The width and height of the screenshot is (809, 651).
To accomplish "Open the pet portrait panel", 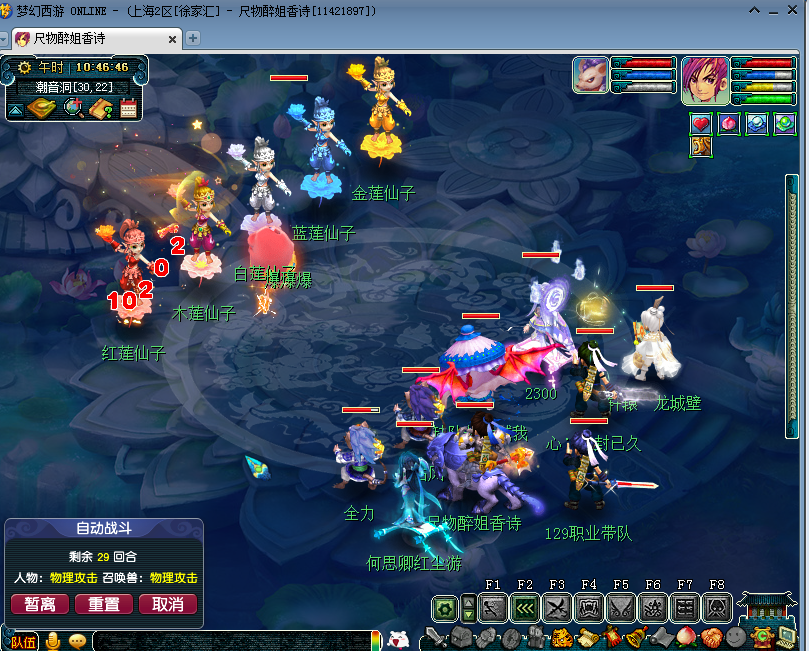I will tap(590, 75).
